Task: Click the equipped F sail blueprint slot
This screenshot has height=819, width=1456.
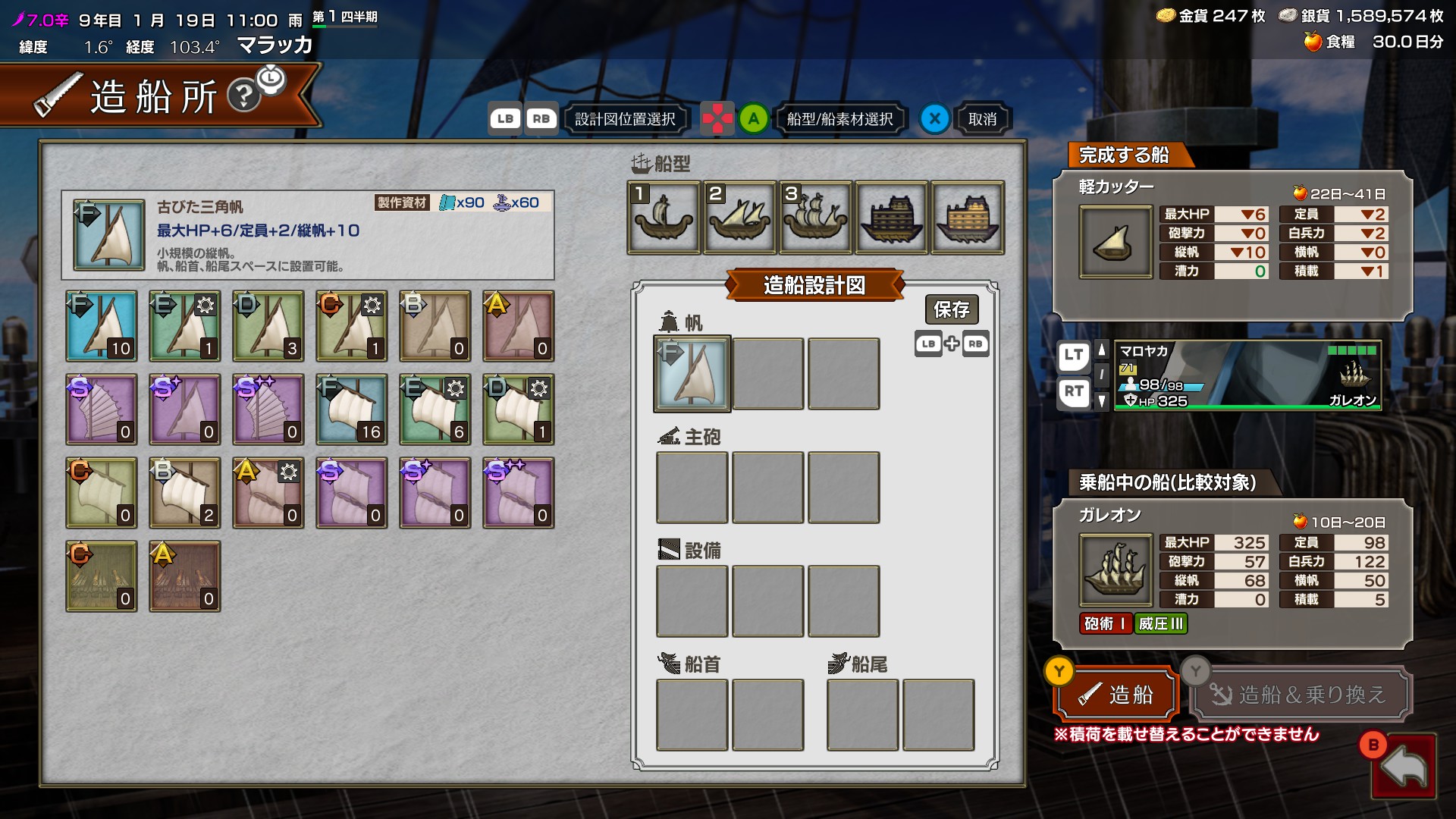Action: [692, 374]
